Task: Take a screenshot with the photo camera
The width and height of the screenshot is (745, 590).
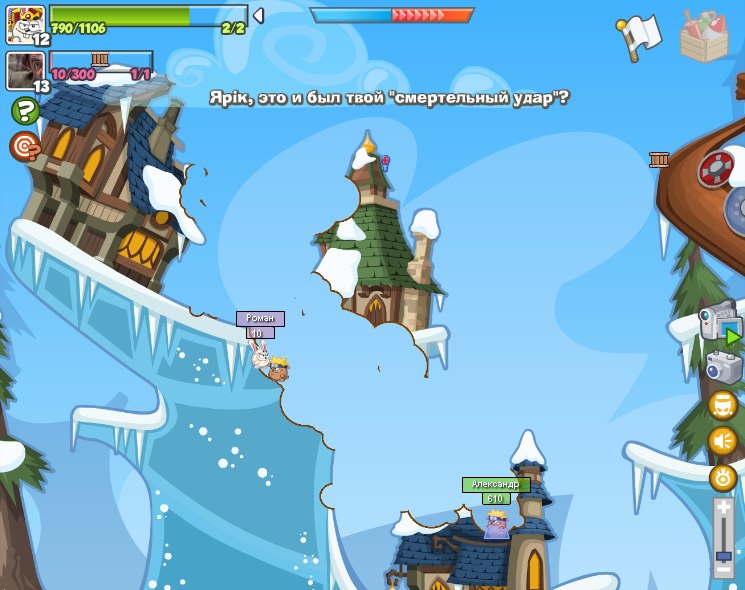Action: click(x=723, y=367)
